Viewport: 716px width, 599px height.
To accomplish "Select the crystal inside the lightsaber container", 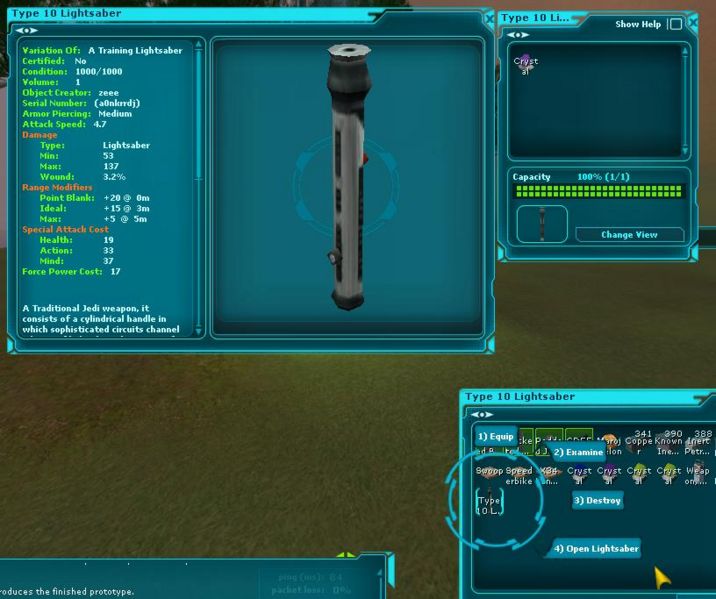I will [525, 65].
